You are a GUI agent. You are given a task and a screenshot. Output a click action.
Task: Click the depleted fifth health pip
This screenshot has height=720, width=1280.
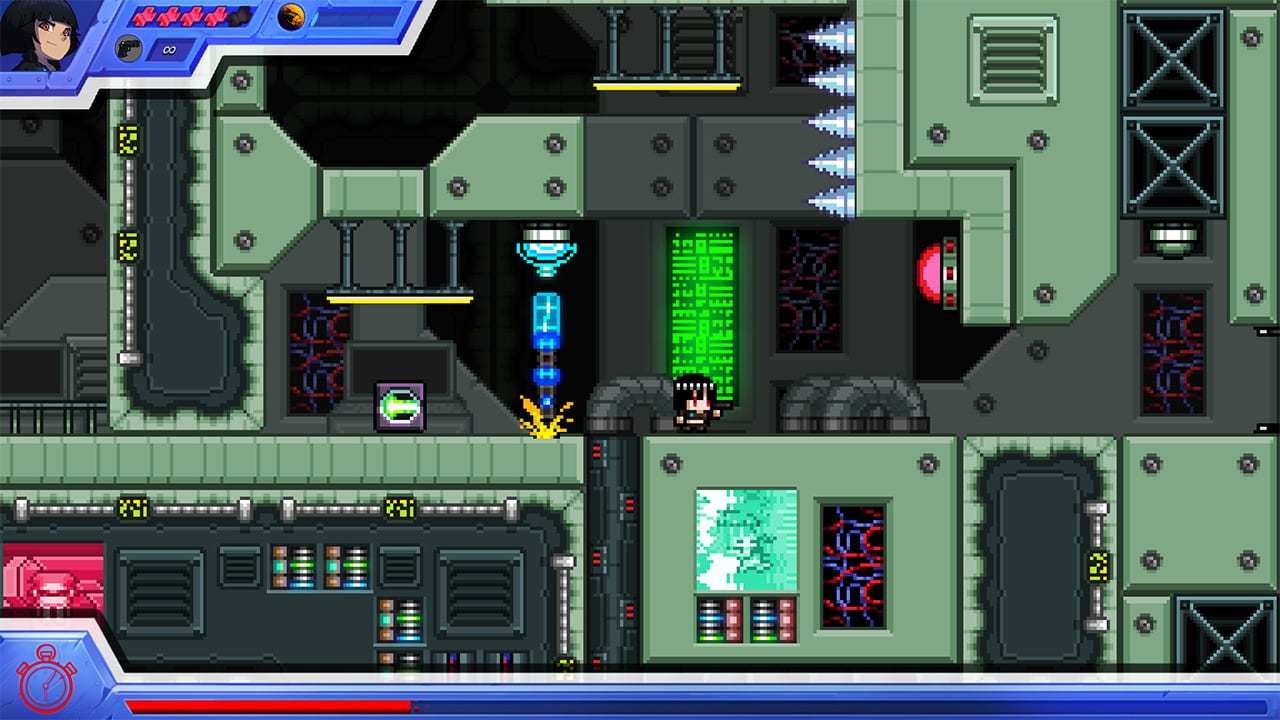point(239,15)
